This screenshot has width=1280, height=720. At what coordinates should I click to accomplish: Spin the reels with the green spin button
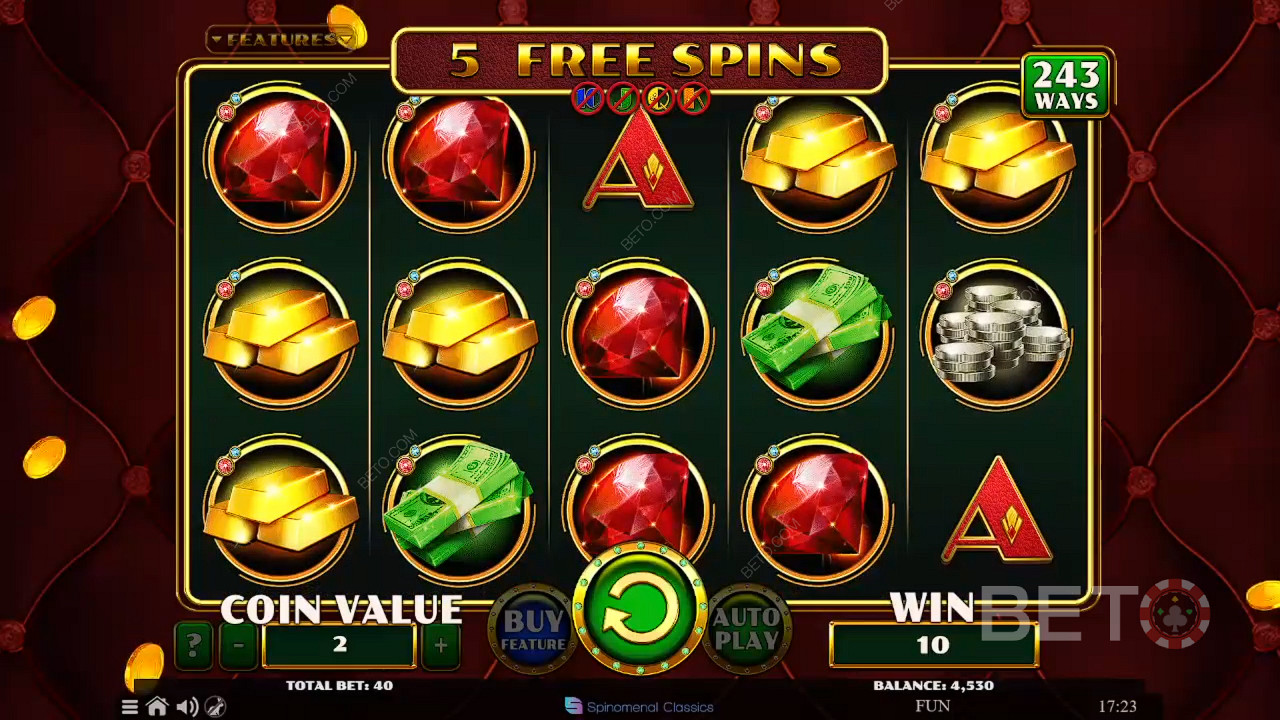click(639, 611)
